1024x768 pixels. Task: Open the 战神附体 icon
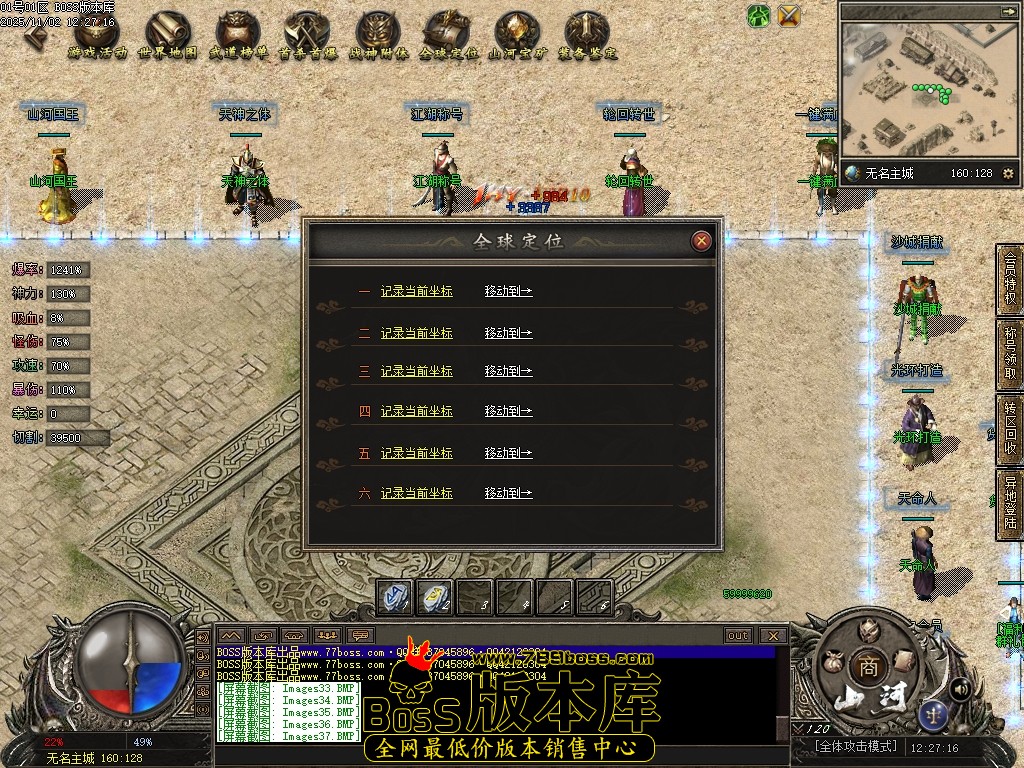coord(378,35)
